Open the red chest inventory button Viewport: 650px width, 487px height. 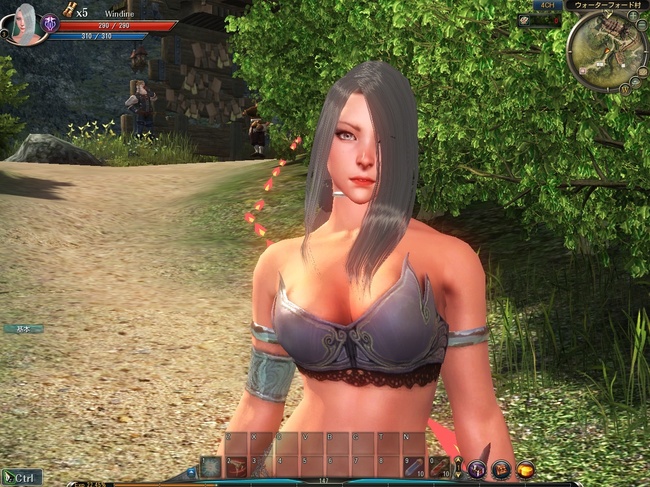(501, 468)
